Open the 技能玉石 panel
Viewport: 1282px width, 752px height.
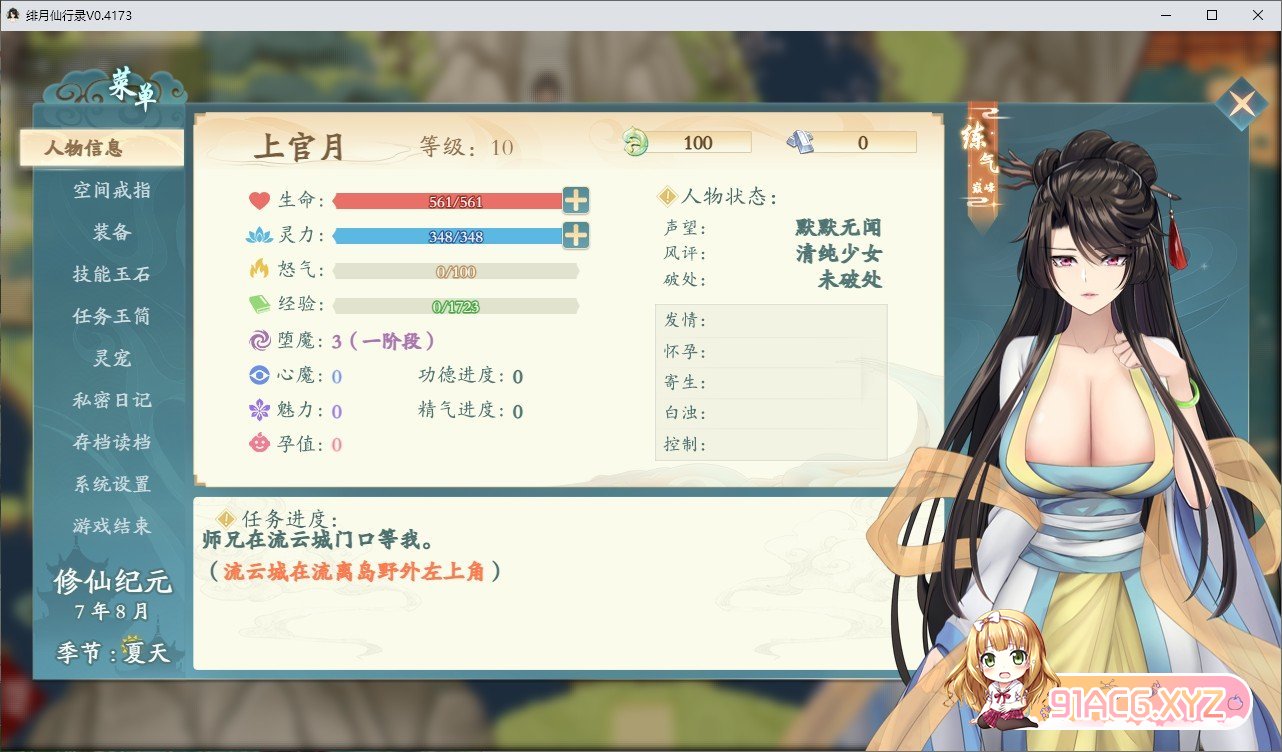click(x=110, y=274)
